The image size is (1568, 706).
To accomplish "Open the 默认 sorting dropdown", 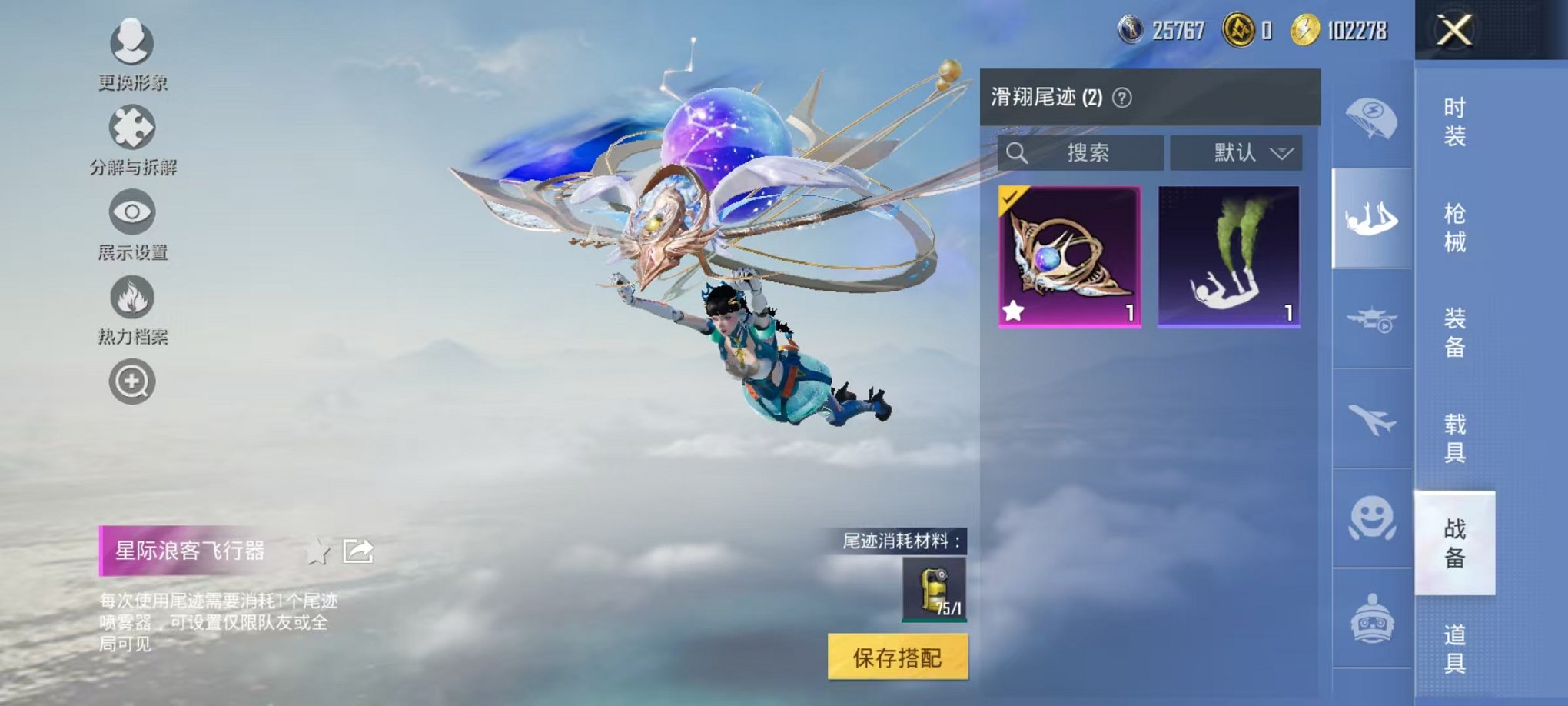I will (1235, 153).
